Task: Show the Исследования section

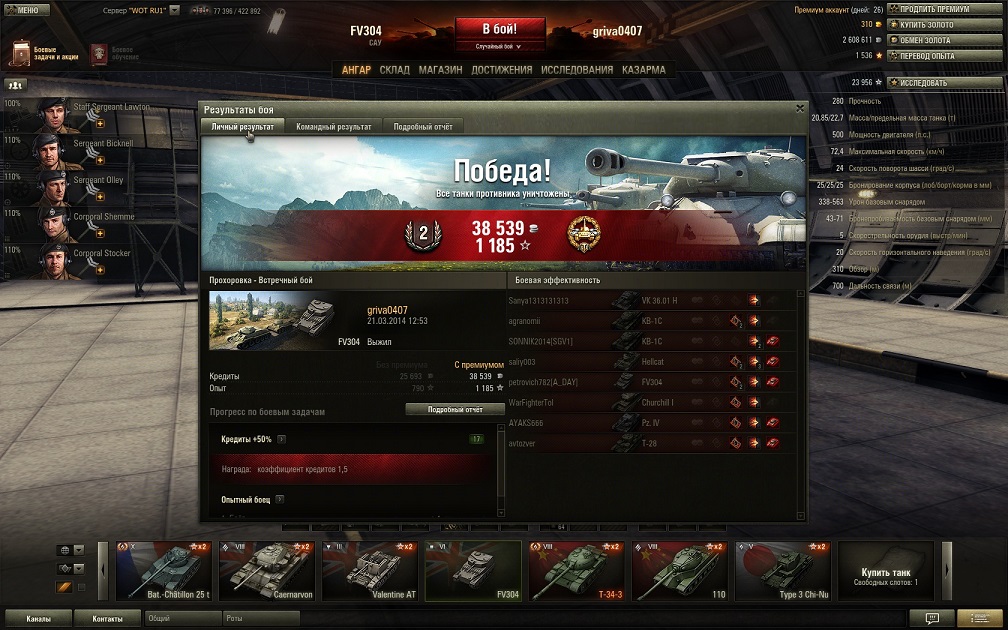Action: 577,70
